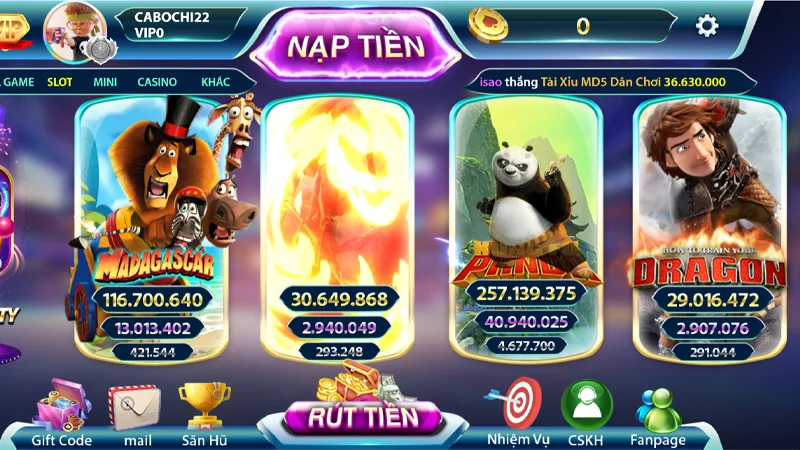The height and width of the screenshot is (450, 800).
Task: Open the NẠP TIỀN deposit screen
Action: pyautogui.click(x=355, y=45)
